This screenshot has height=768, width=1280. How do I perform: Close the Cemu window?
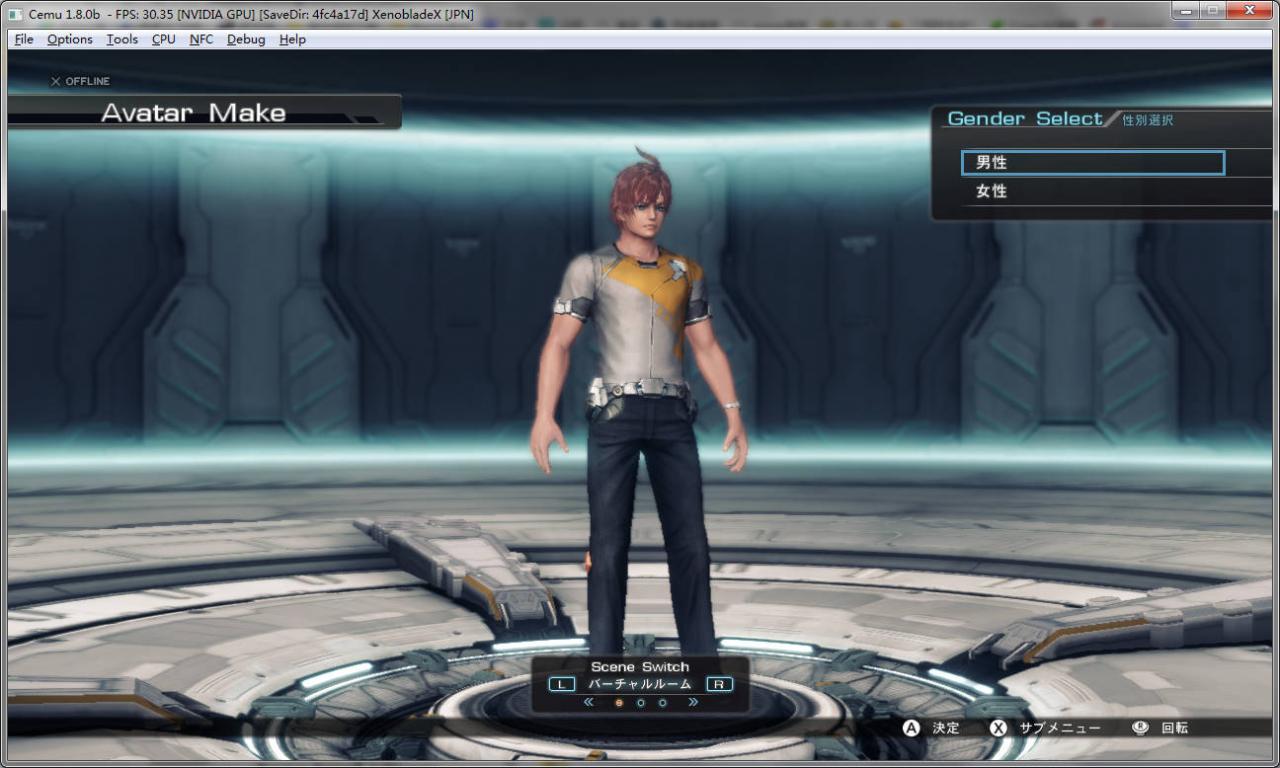(x=1250, y=11)
